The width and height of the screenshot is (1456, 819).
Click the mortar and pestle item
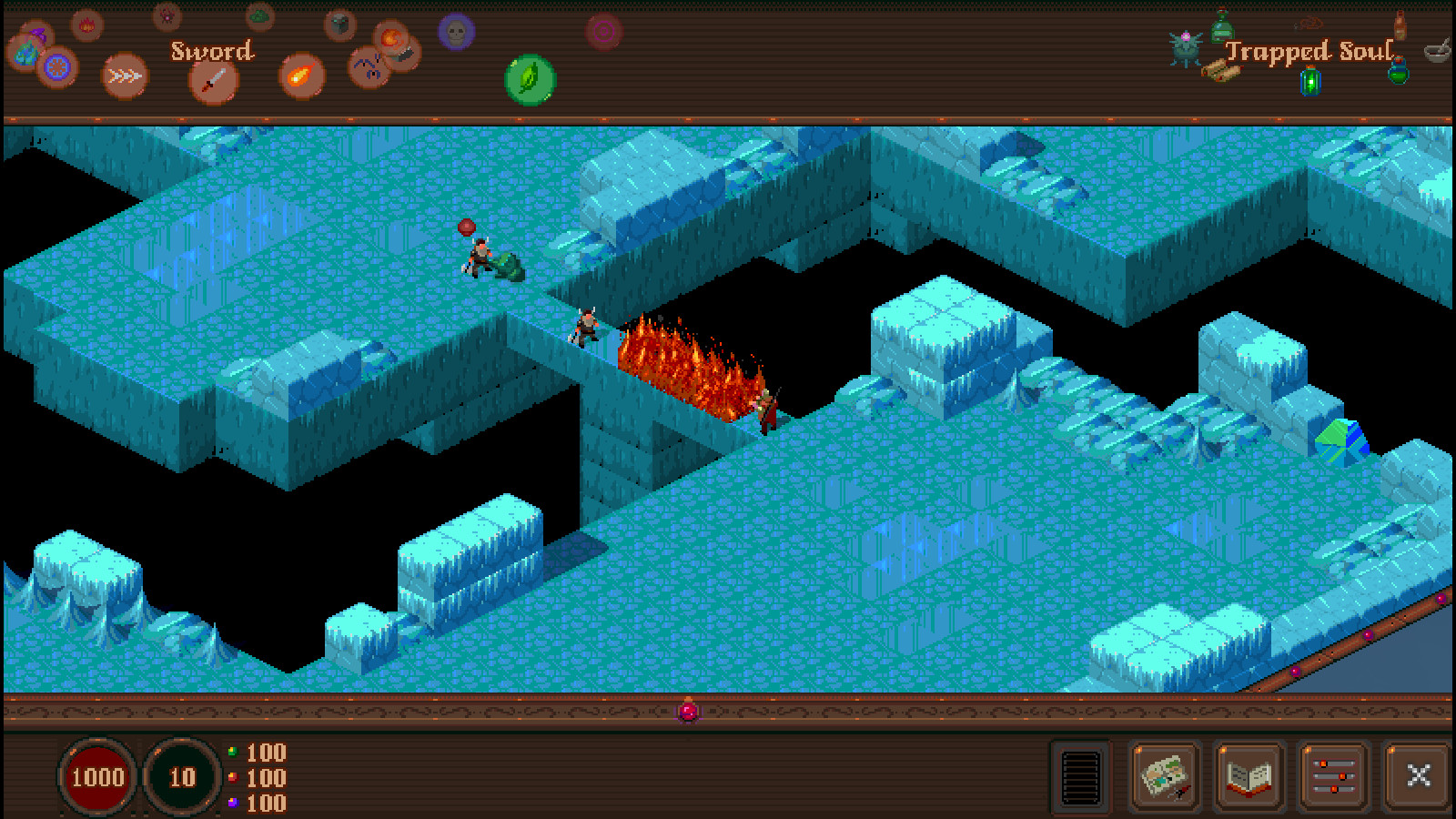pos(1436,51)
